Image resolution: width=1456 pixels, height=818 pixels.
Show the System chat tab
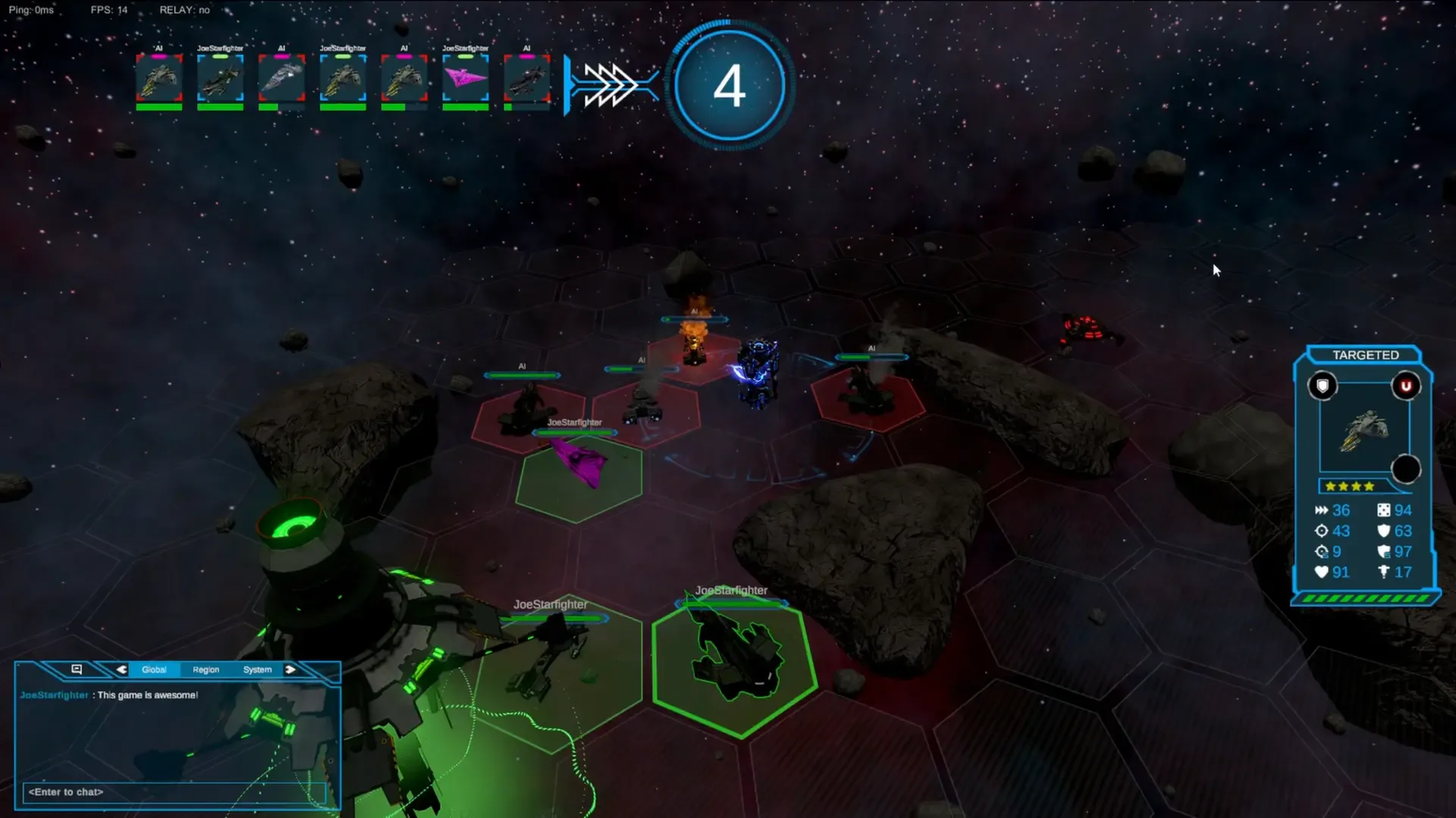click(x=257, y=669)
